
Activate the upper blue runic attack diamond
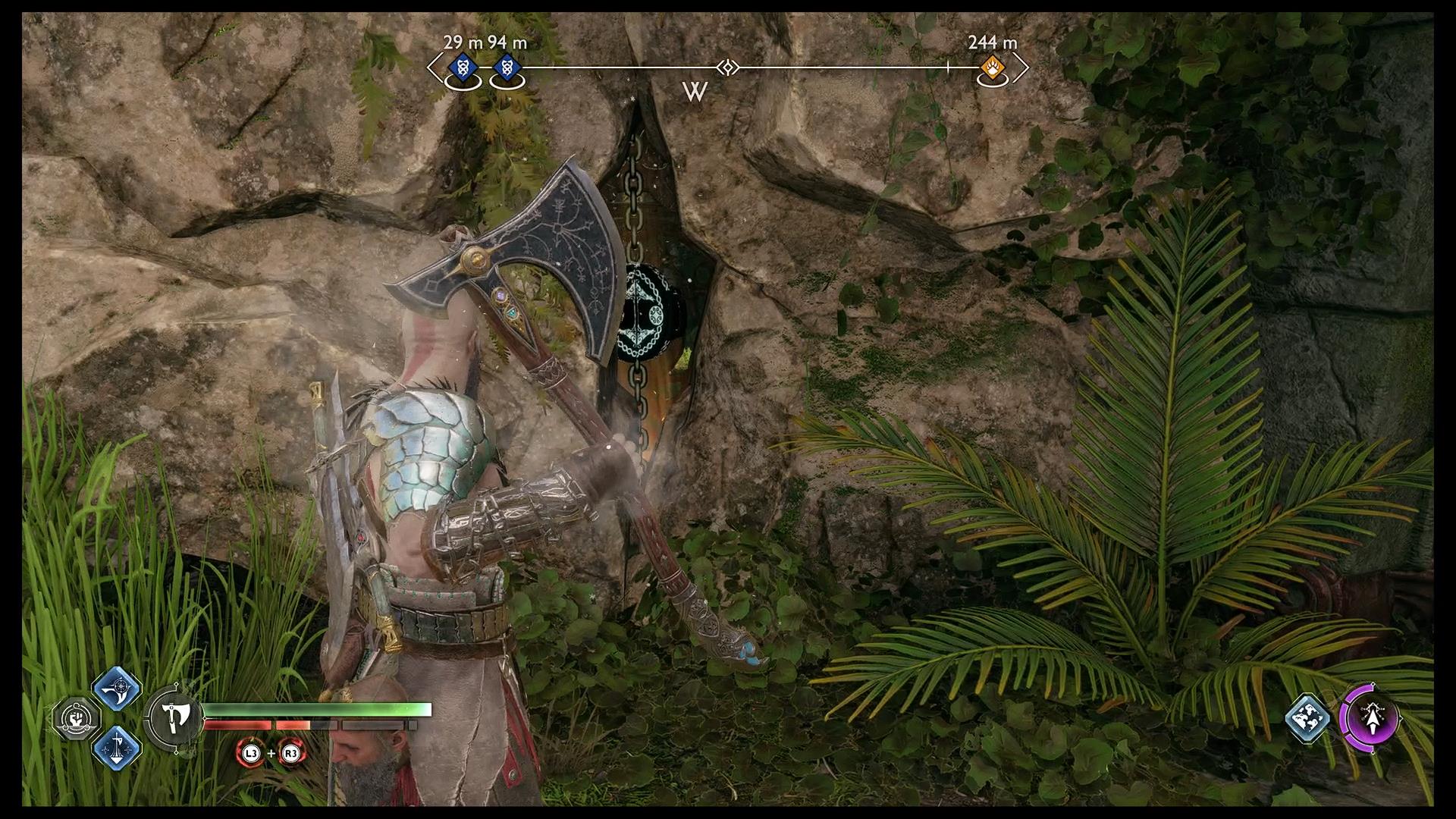pyautogui.click(x=117, y=689)
